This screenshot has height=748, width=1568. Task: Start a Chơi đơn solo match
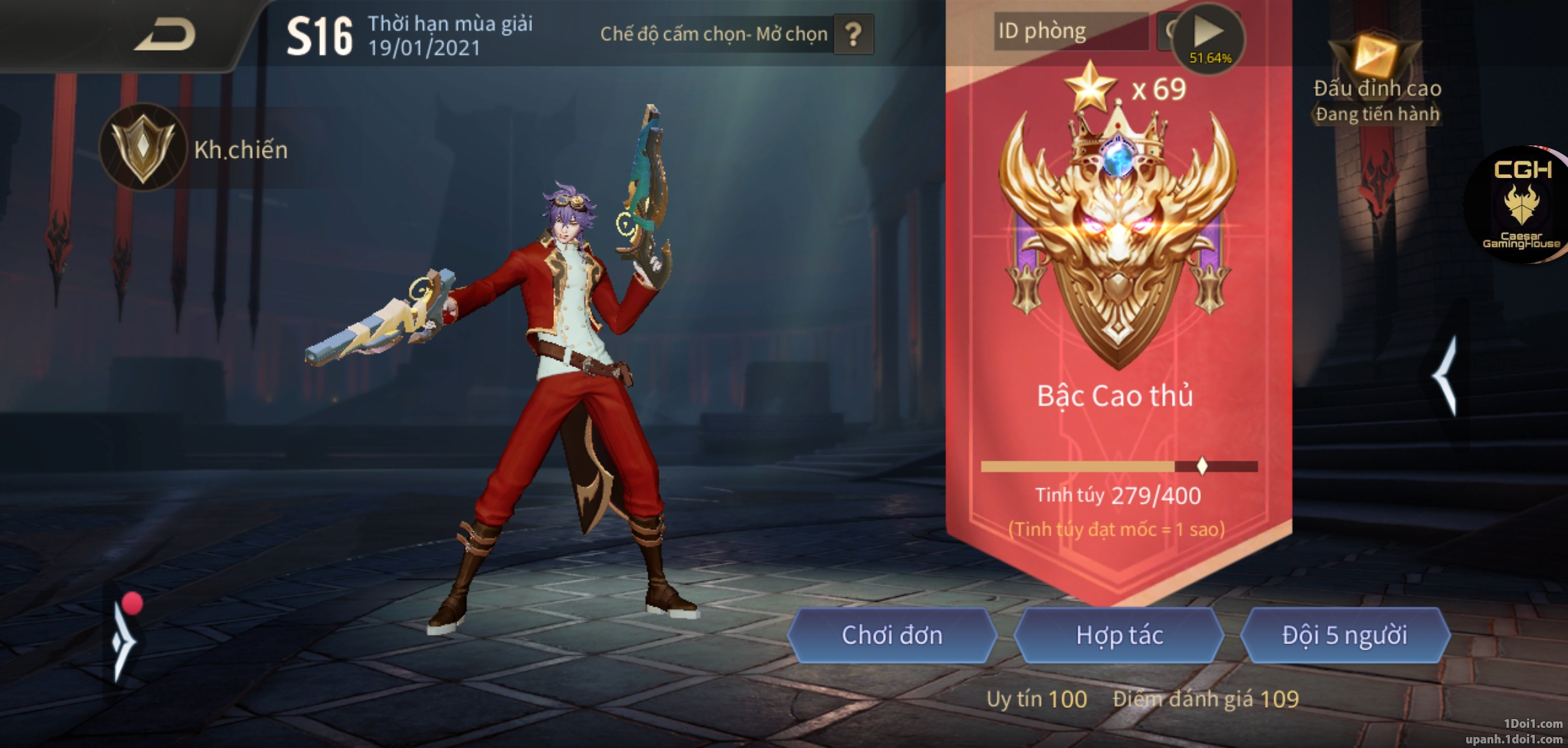891,635
